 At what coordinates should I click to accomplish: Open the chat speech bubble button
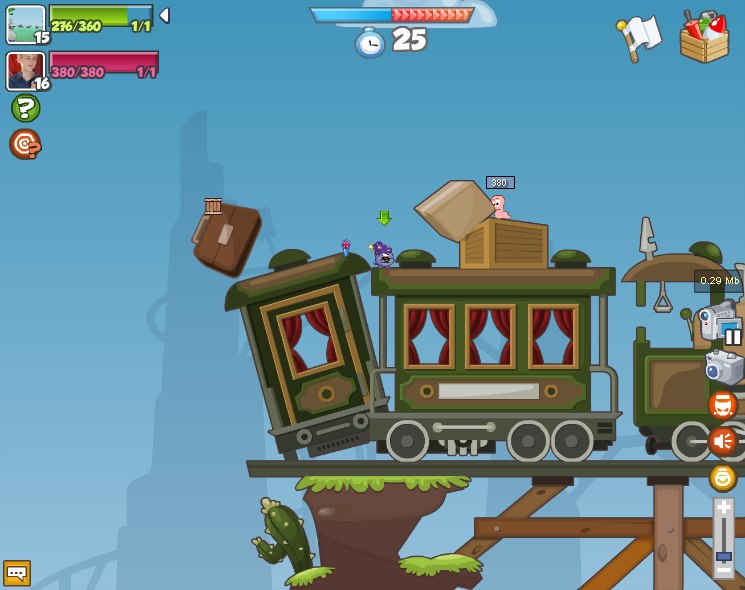pos(17,572)
